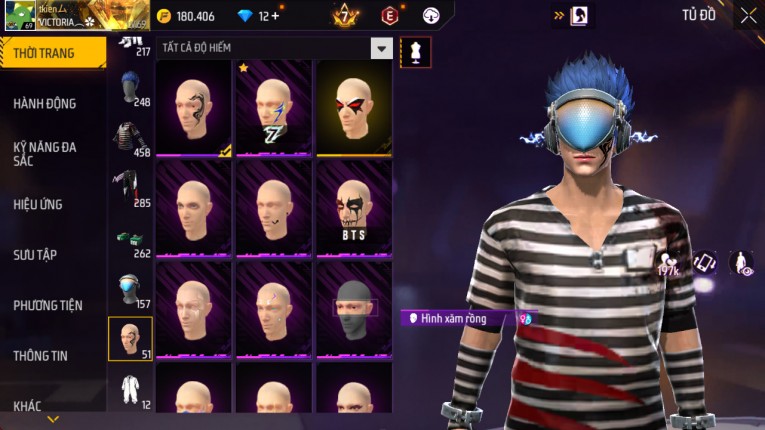Close the wardrobe with the X button
This screenshot has height=430, width=765.
point(748,16)
